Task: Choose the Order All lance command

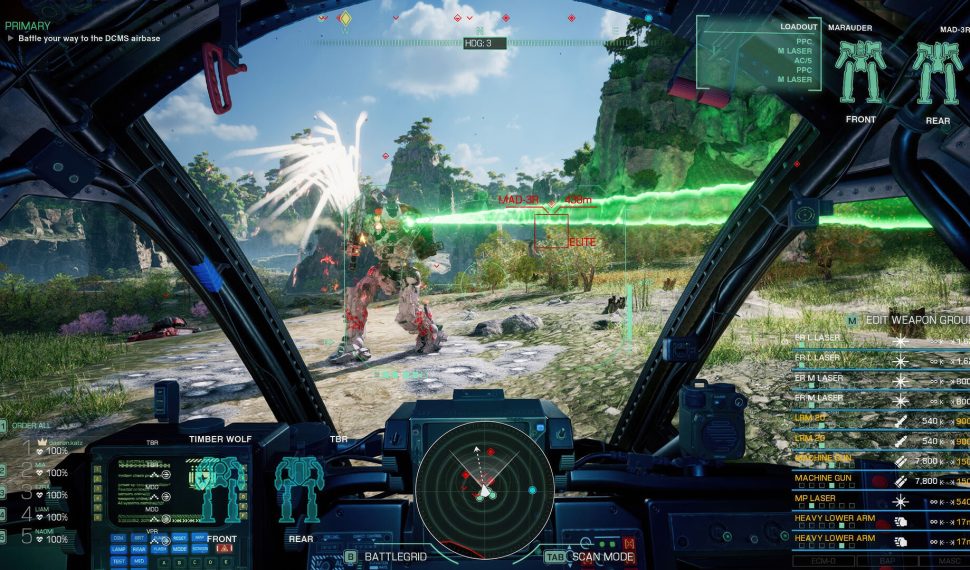Action: (x=34, y=426)
